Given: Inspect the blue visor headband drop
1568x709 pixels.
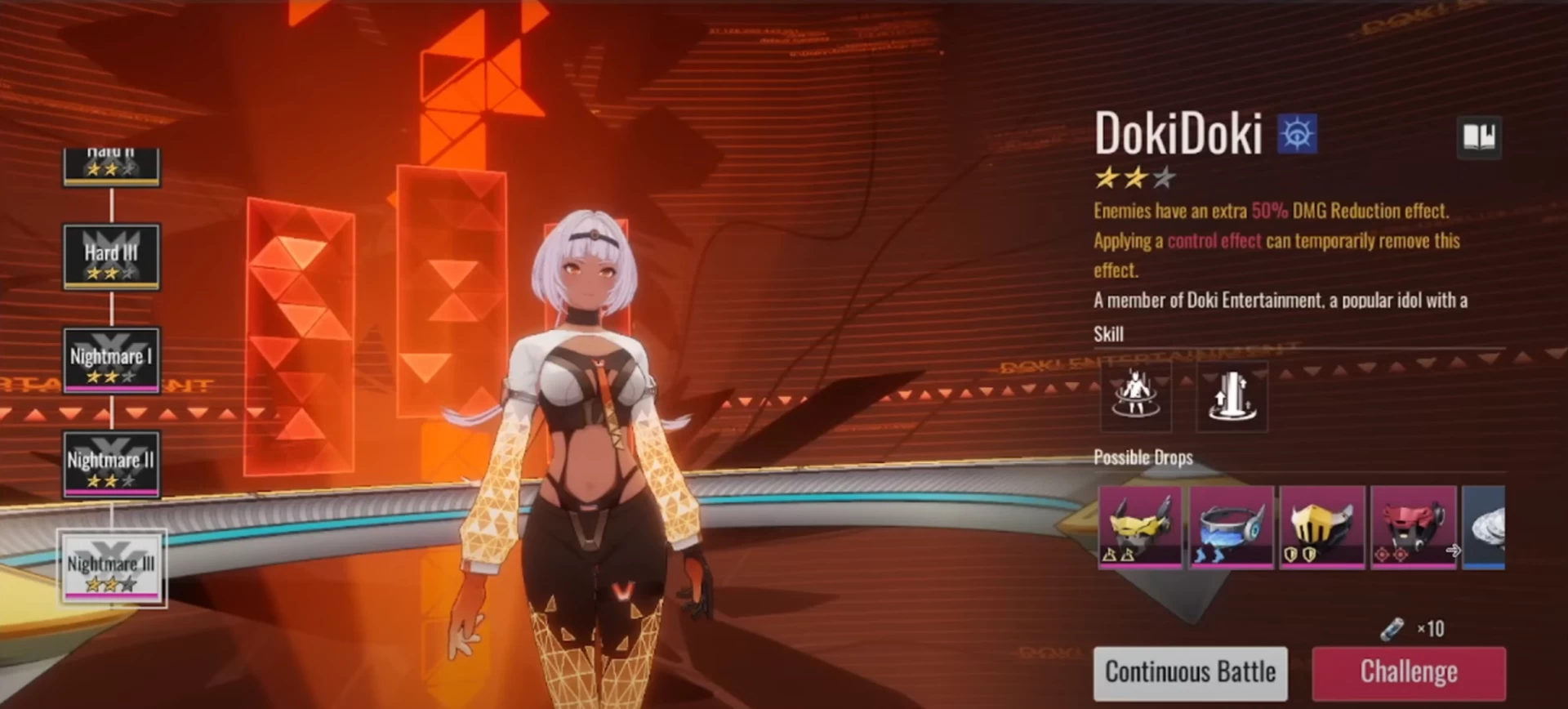Looking at the screenshot, I should (1231, 527).
